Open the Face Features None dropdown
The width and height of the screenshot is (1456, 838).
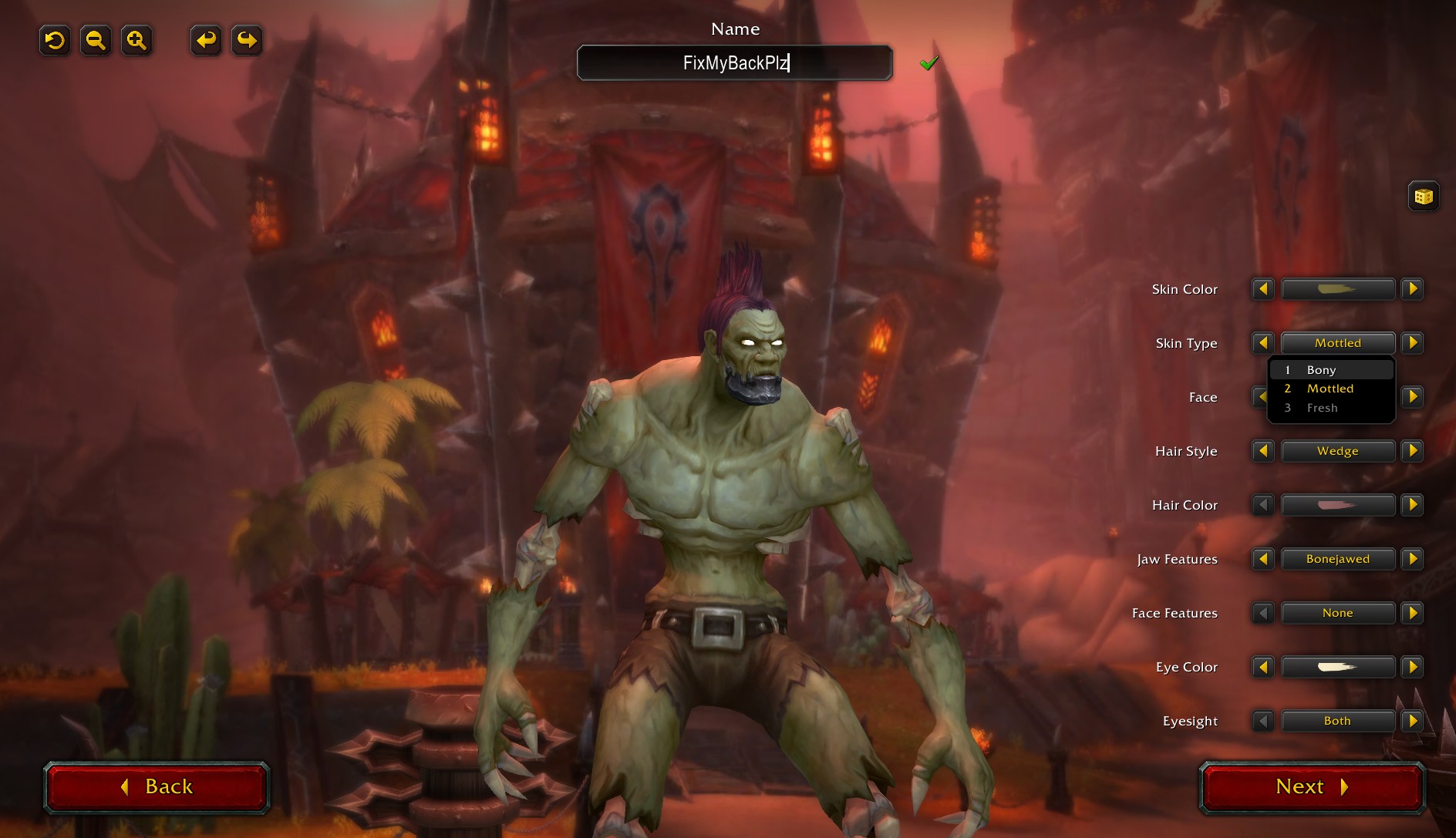pos(1338,612)
